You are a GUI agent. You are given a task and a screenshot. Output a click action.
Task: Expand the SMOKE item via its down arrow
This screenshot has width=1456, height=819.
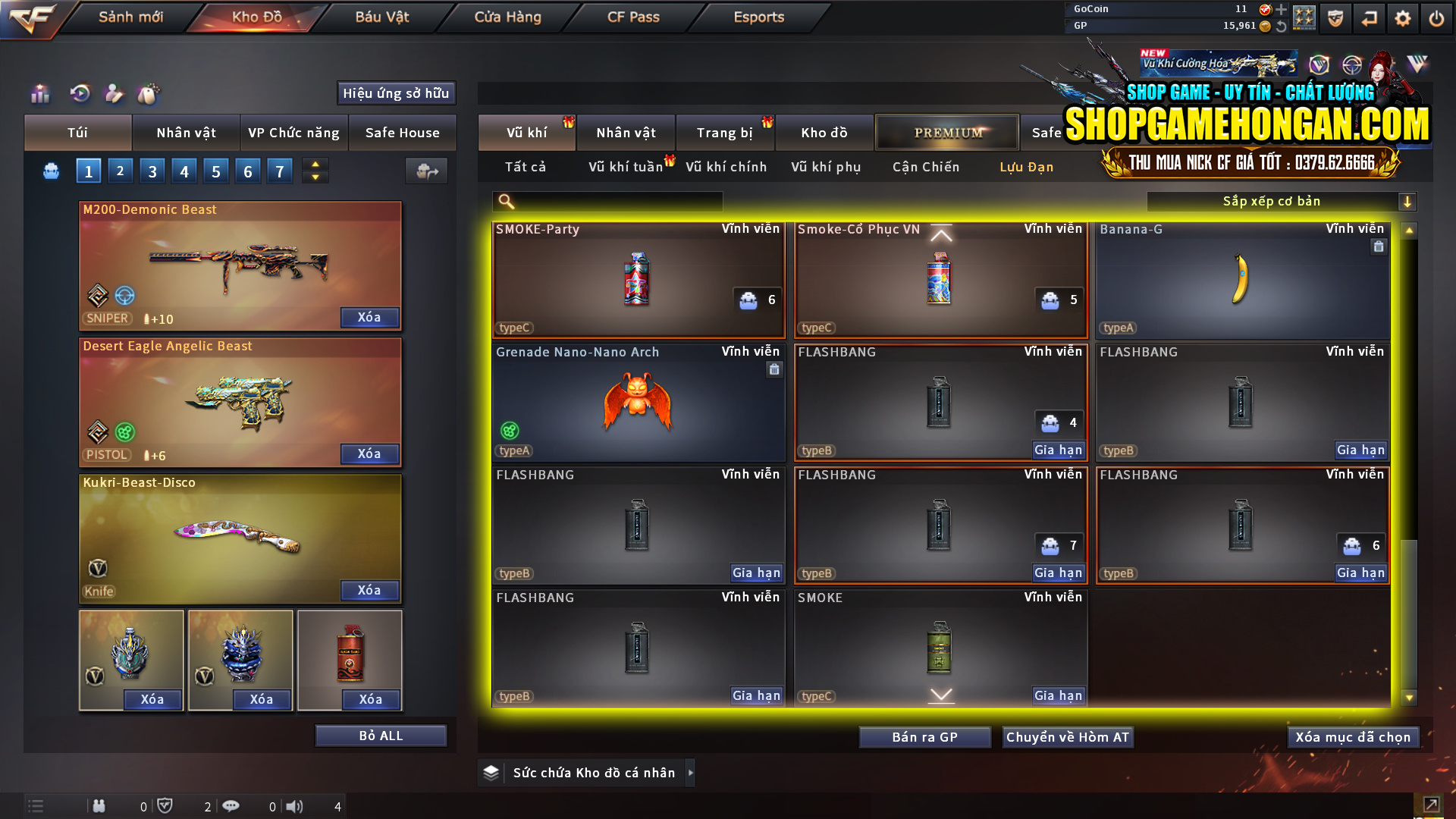click(940, 693)
